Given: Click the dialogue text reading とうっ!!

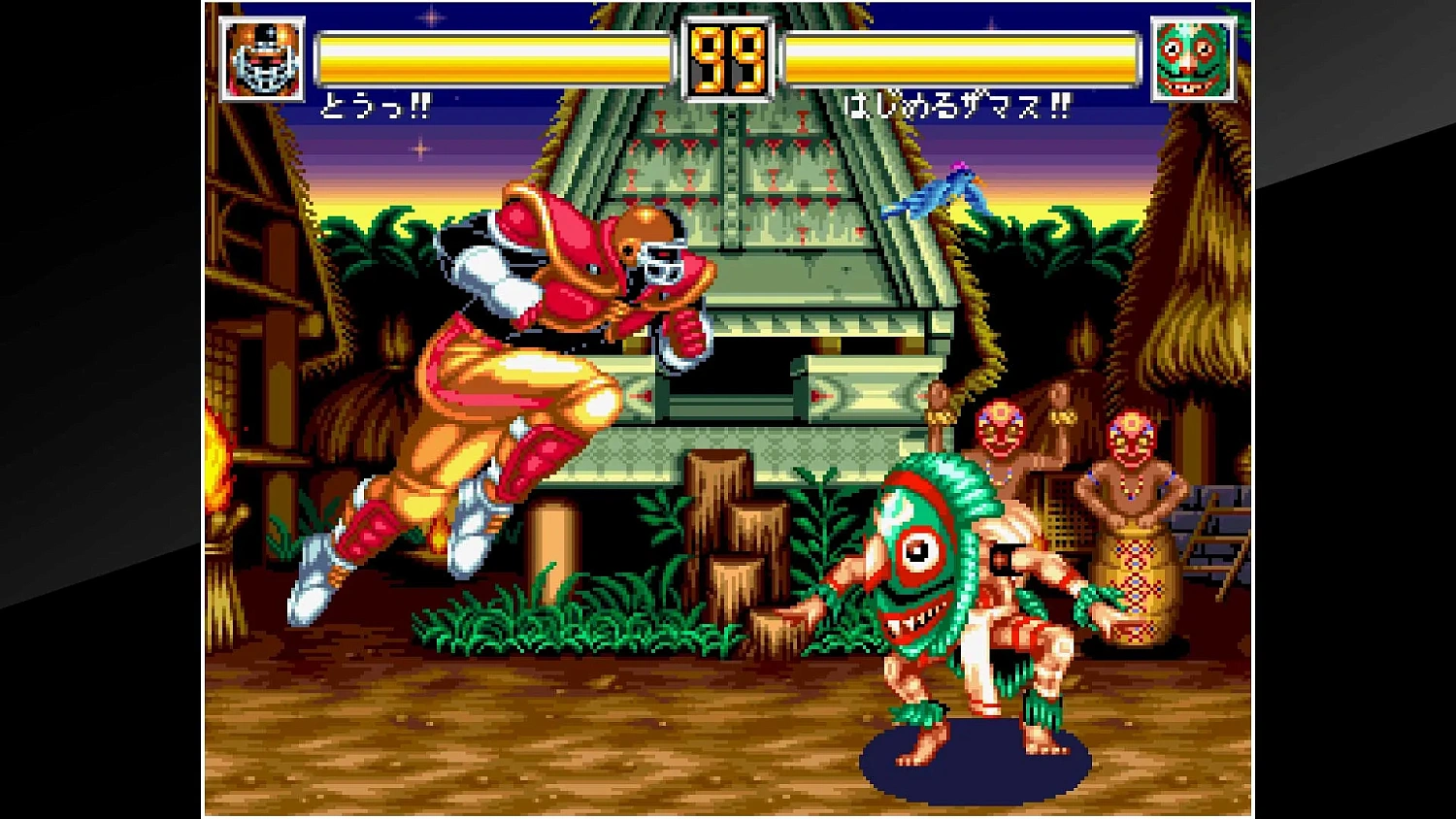Looking at the screenshot, I should coord(379,107).
